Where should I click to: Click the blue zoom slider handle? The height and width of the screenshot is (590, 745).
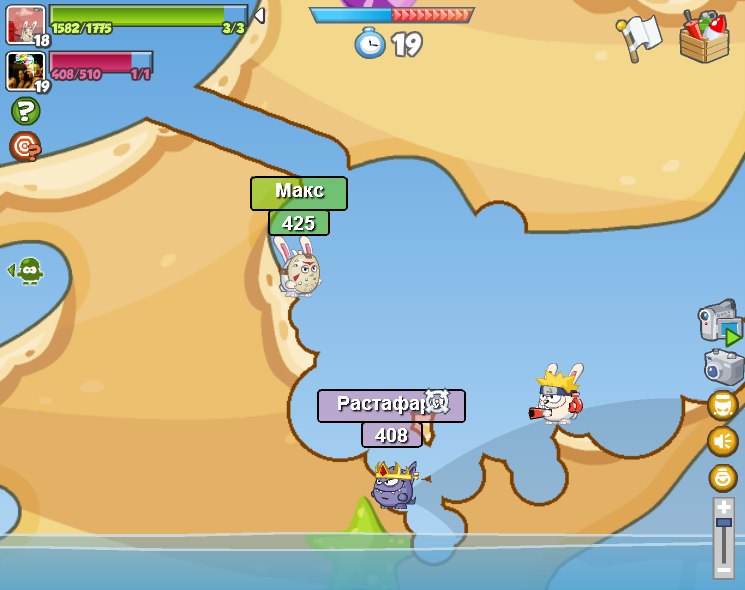[724, 523]
